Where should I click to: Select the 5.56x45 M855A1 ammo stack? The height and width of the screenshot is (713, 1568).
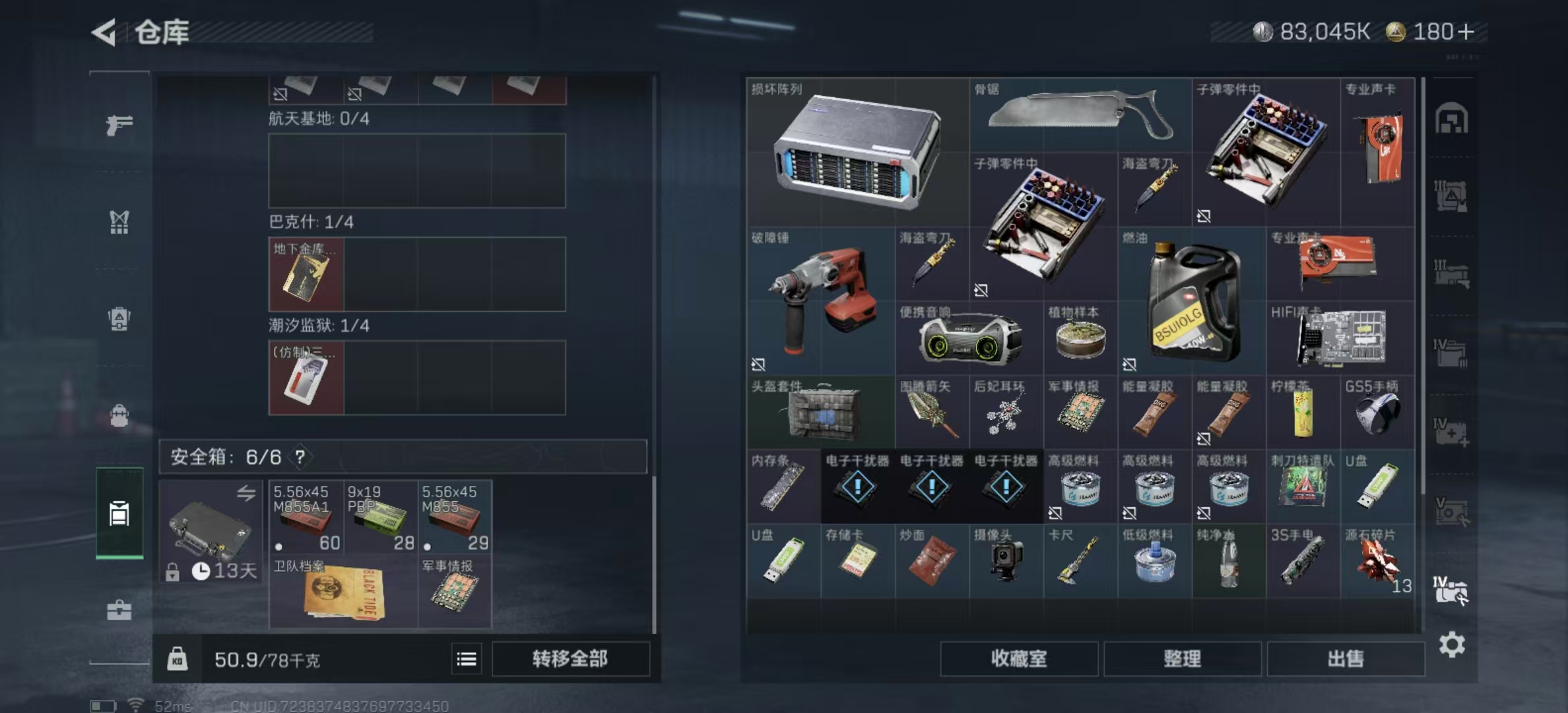(306, 517)
